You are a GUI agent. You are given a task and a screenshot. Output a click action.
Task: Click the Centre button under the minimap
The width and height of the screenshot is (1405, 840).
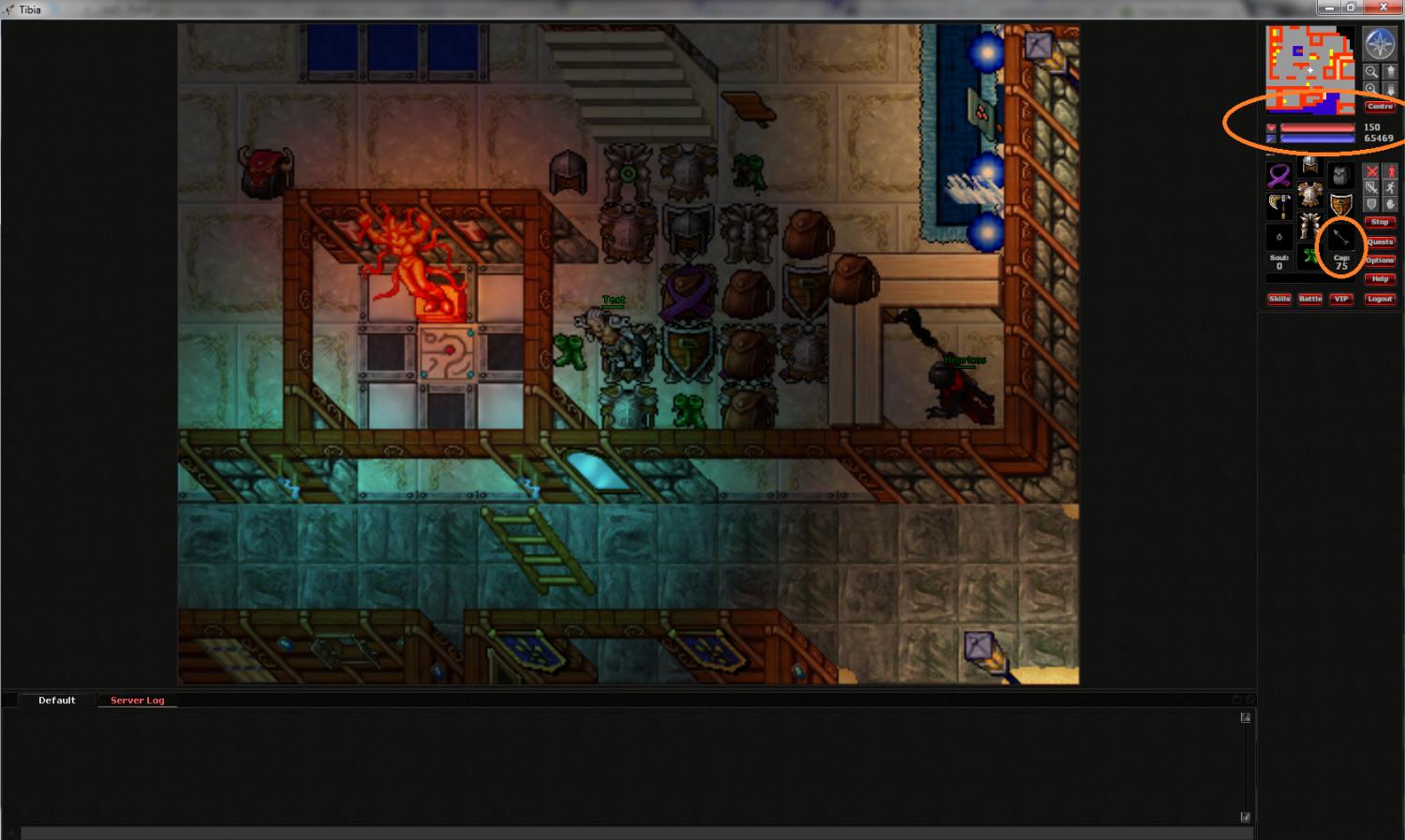1380,107
